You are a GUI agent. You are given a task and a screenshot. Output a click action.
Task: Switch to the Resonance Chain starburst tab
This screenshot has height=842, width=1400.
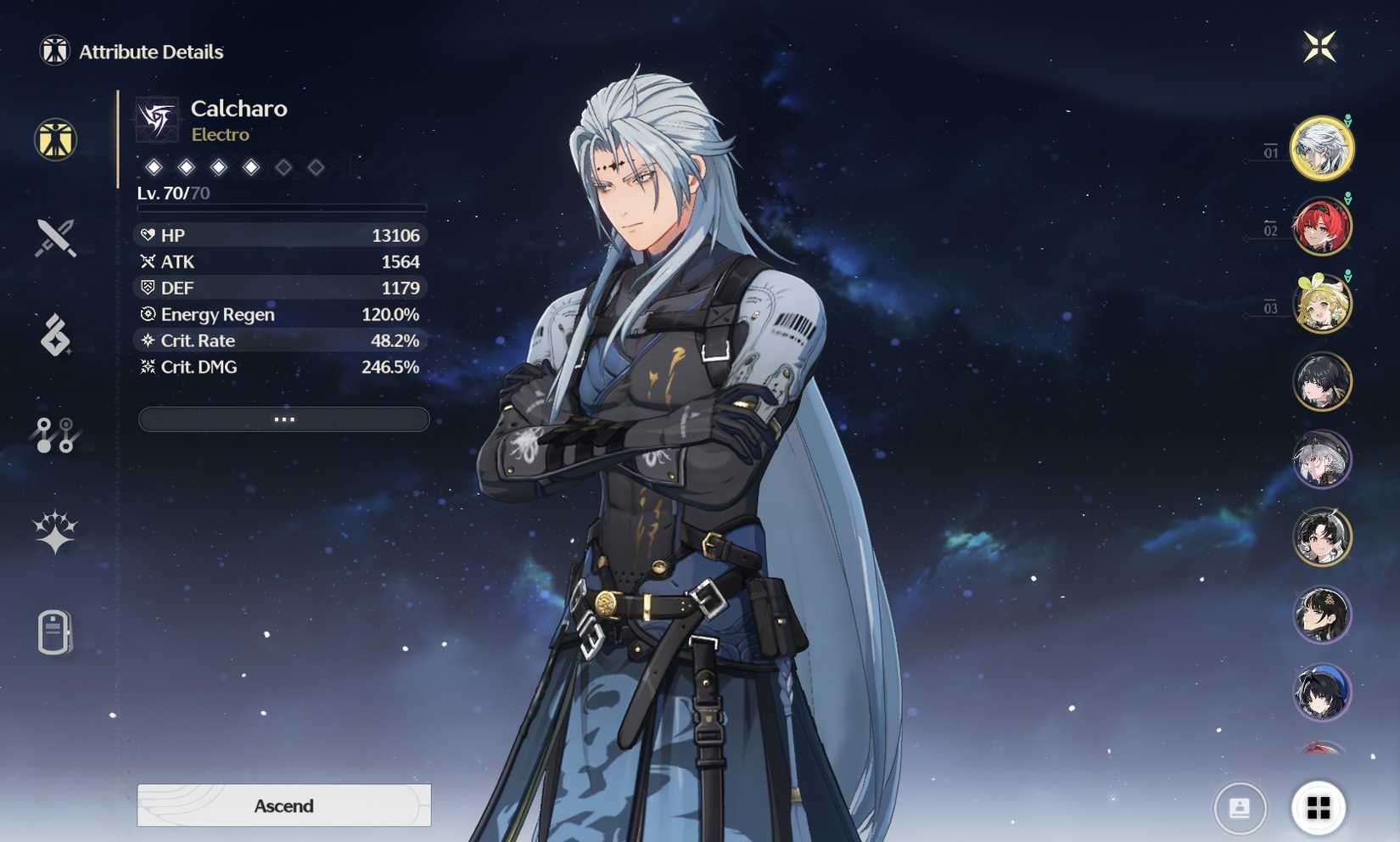56,532
